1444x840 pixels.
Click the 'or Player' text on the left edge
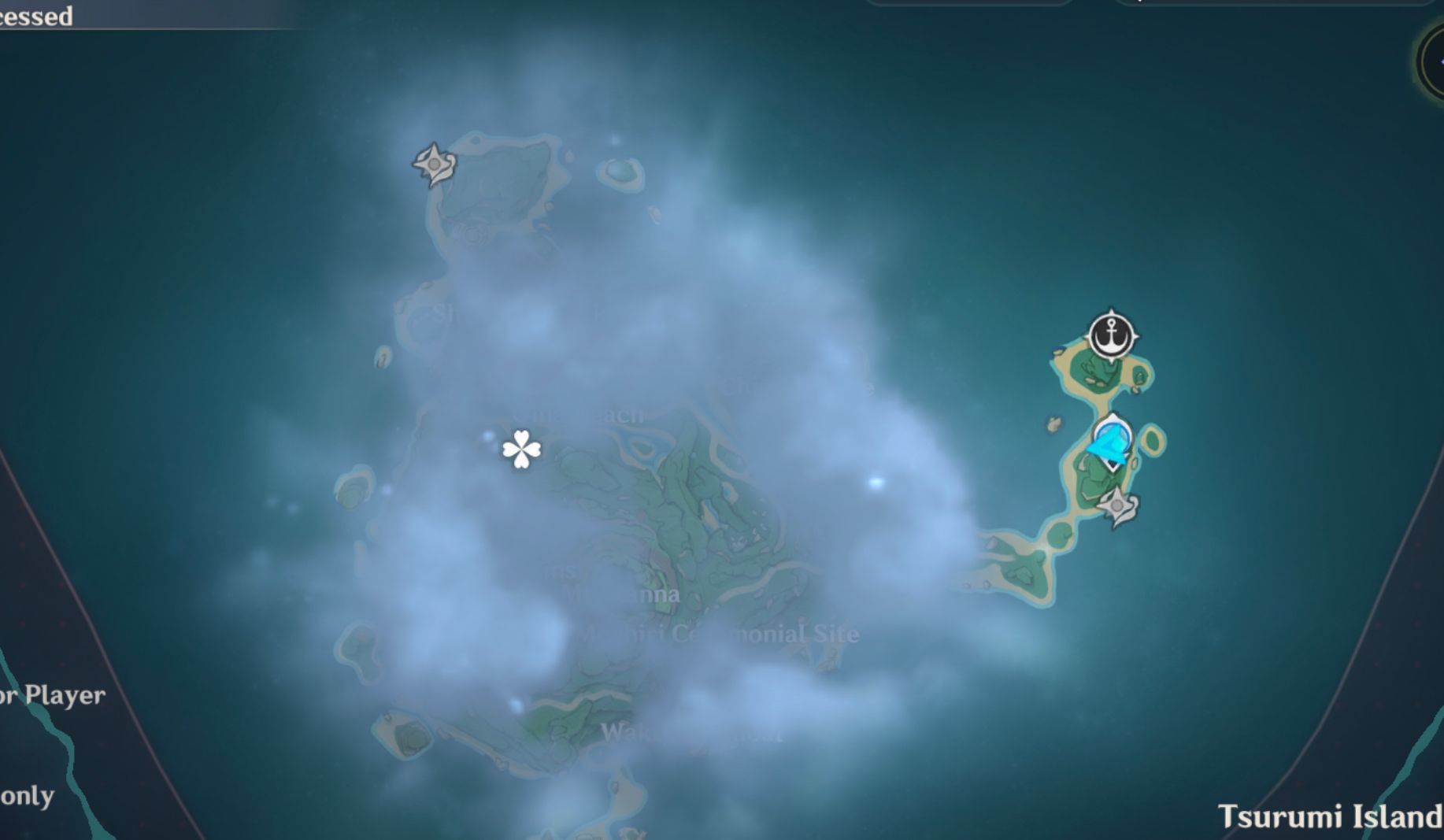pyautogui.click(x=51, y=695)
